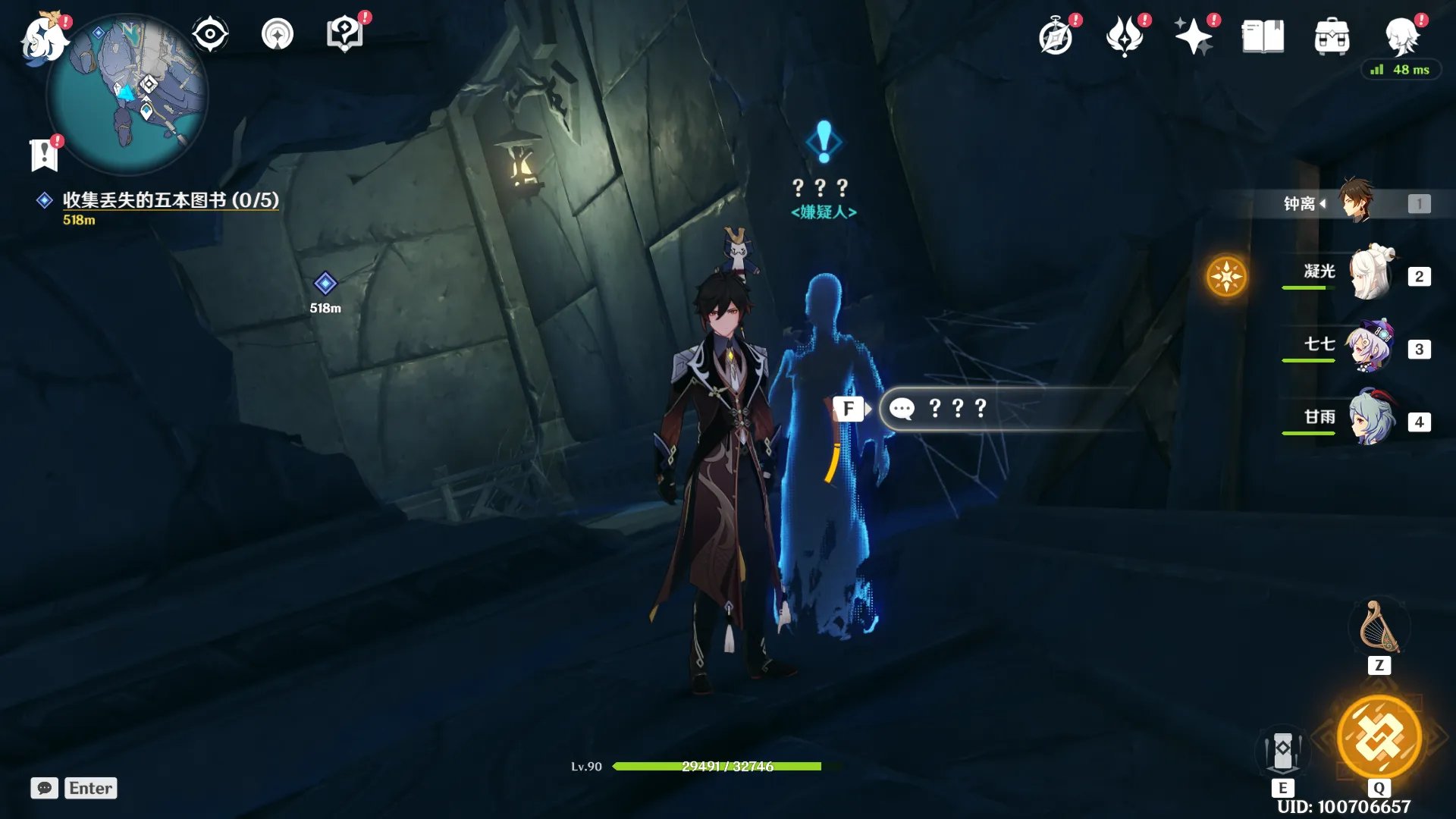Switch to party member 甘雨
This screenshot has height=819, width=1456.
pos(1370,419)
